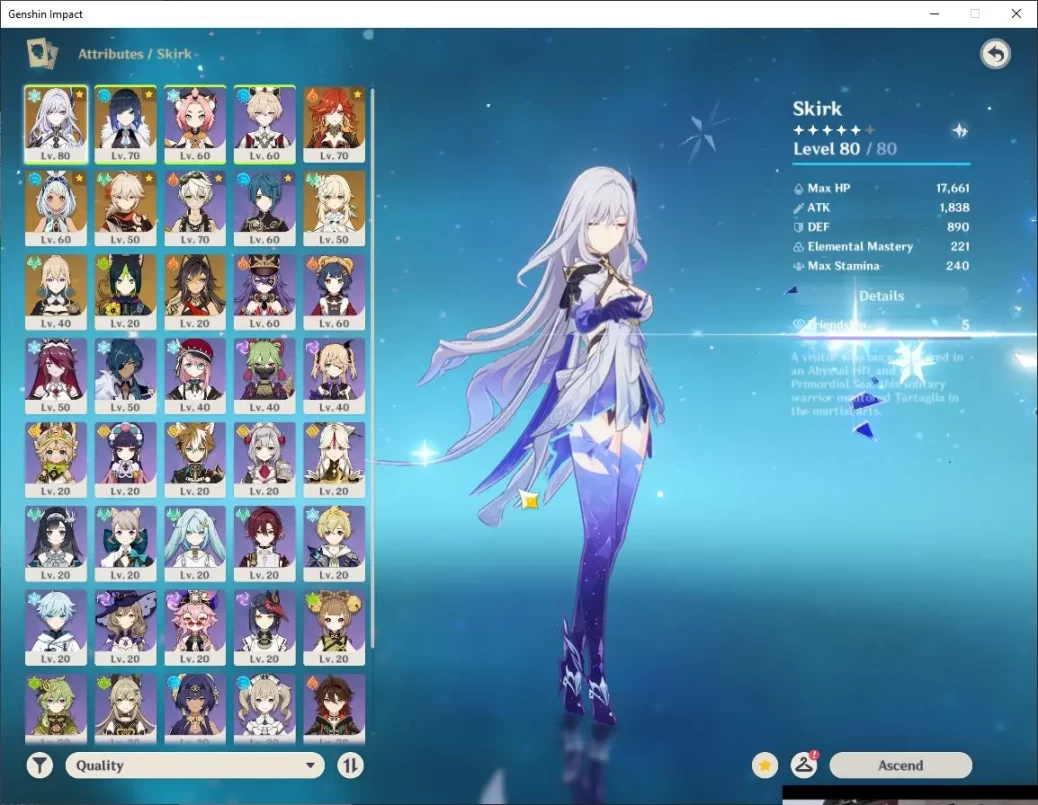
Task: Mark Skirk as favorite with star icon
Action: point(765,765)
